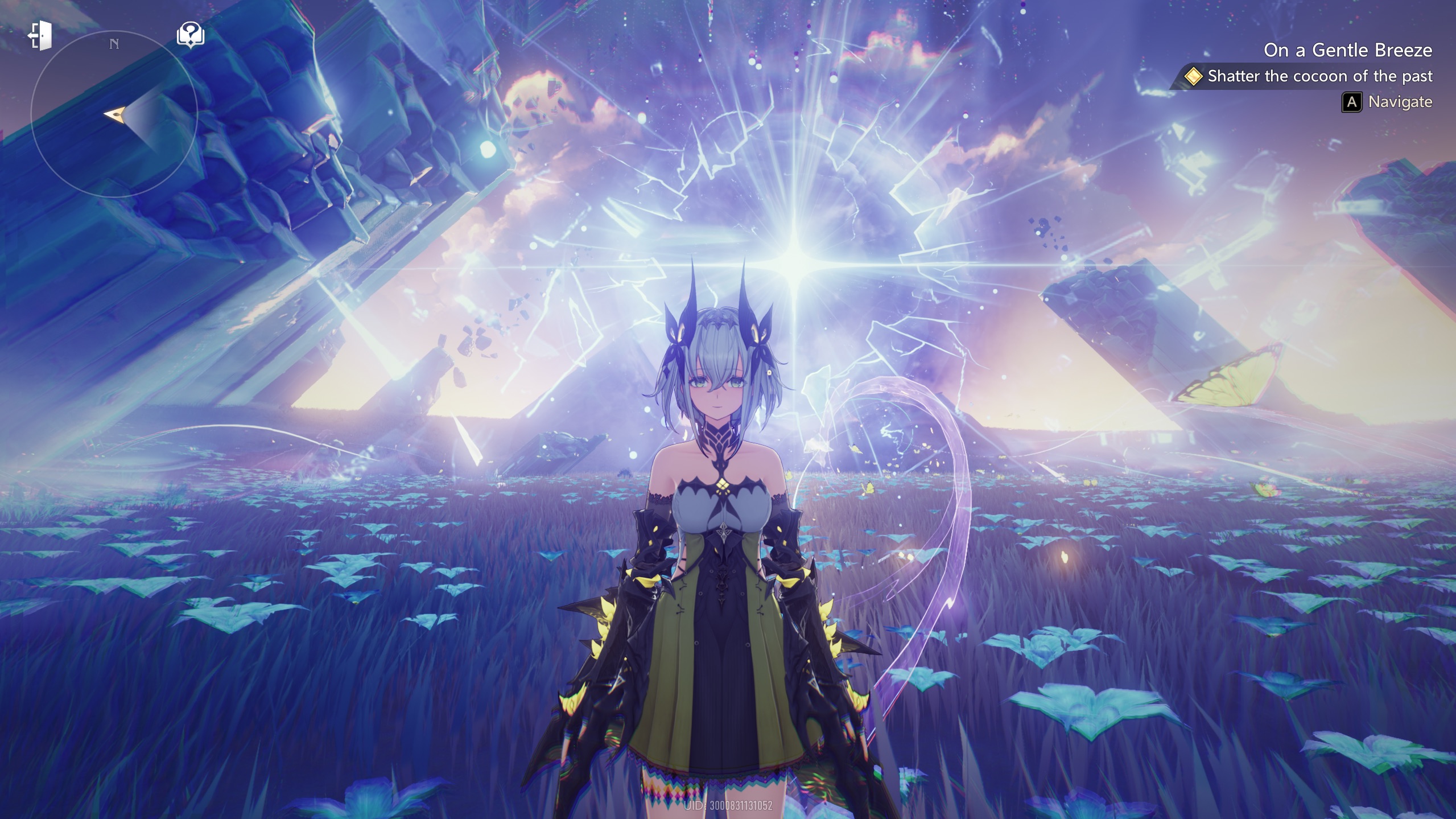
Task: Open the circular minimap
Action: pos(114,114)
